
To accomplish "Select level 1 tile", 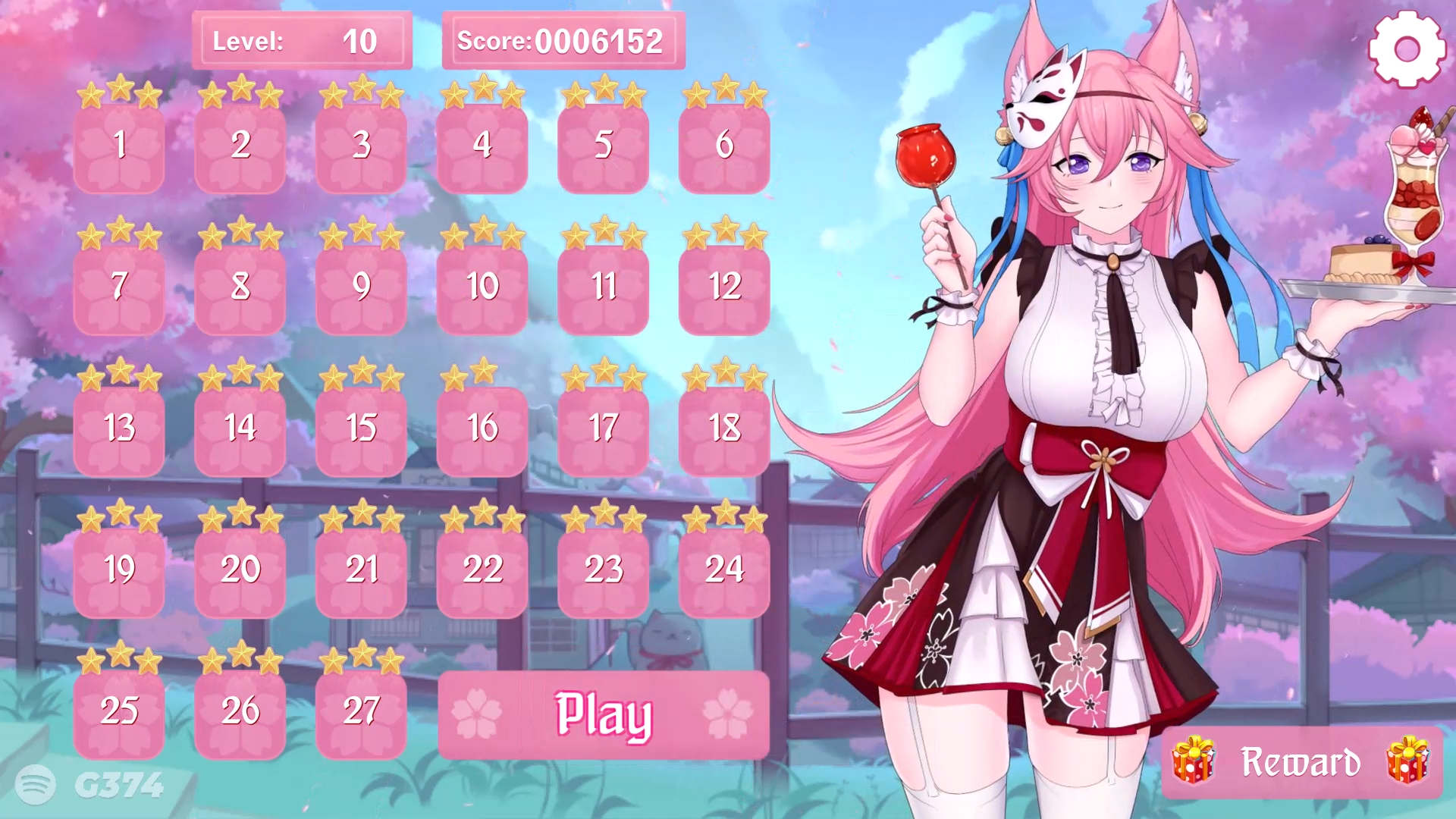I will (120, 148).
